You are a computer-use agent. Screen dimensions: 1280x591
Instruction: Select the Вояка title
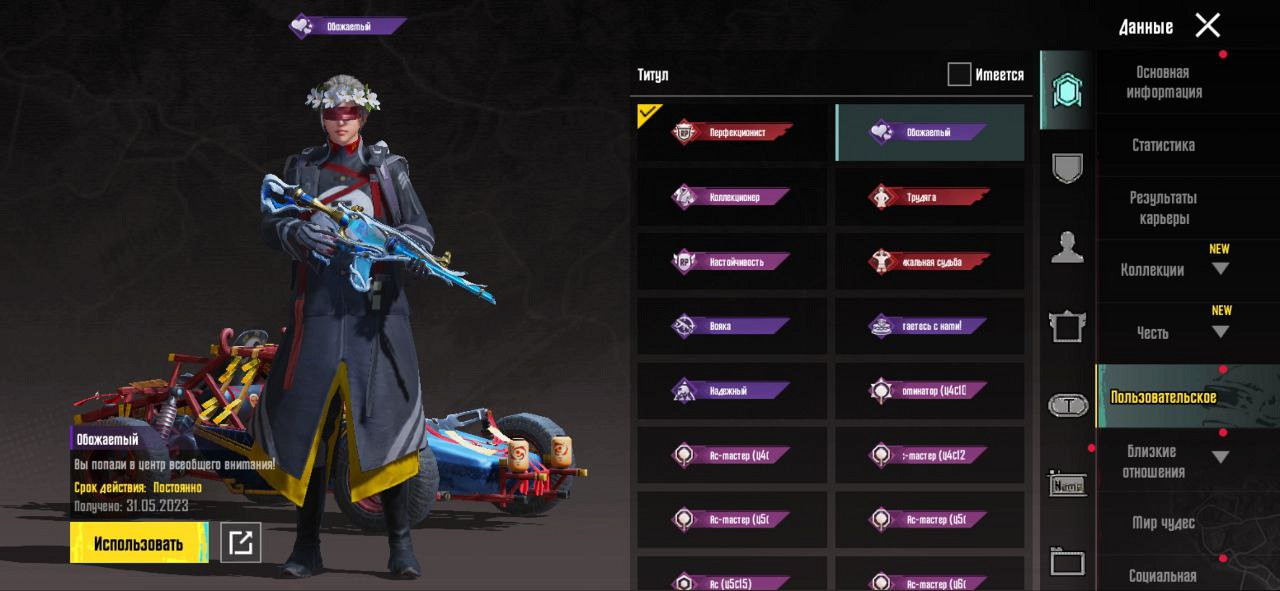732,326
